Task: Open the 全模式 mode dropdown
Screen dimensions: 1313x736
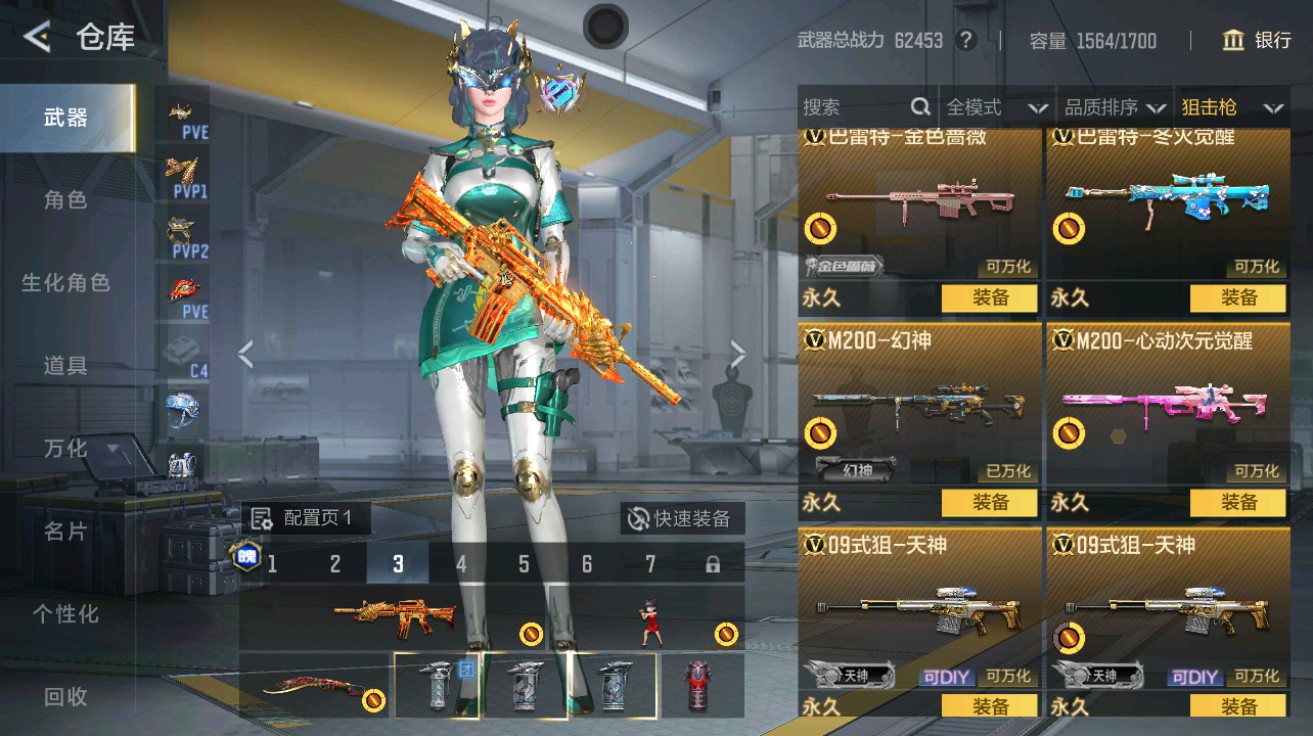Action: [996, 107]
